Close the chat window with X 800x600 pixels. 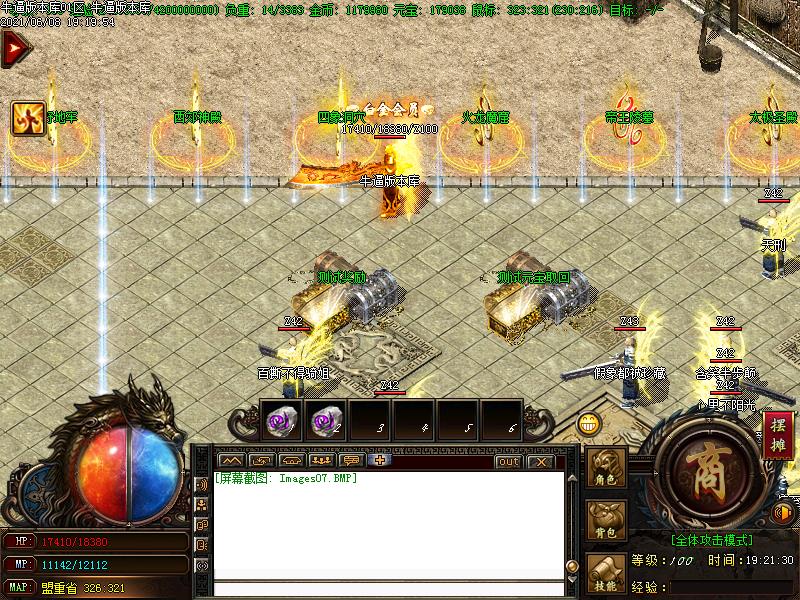pyautogui.click(x=540, y=461)
